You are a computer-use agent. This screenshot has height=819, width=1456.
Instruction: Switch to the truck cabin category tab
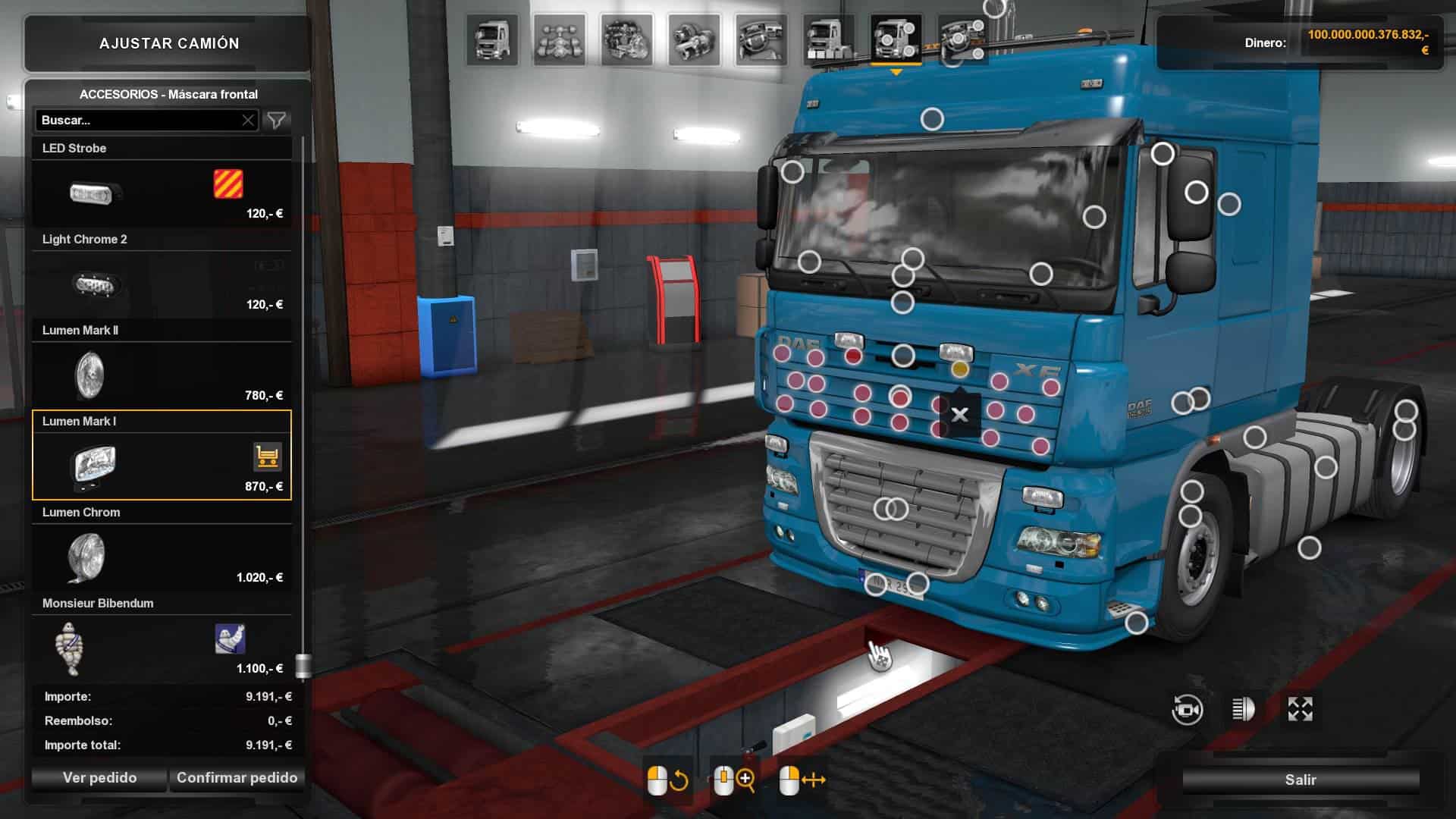492,40
